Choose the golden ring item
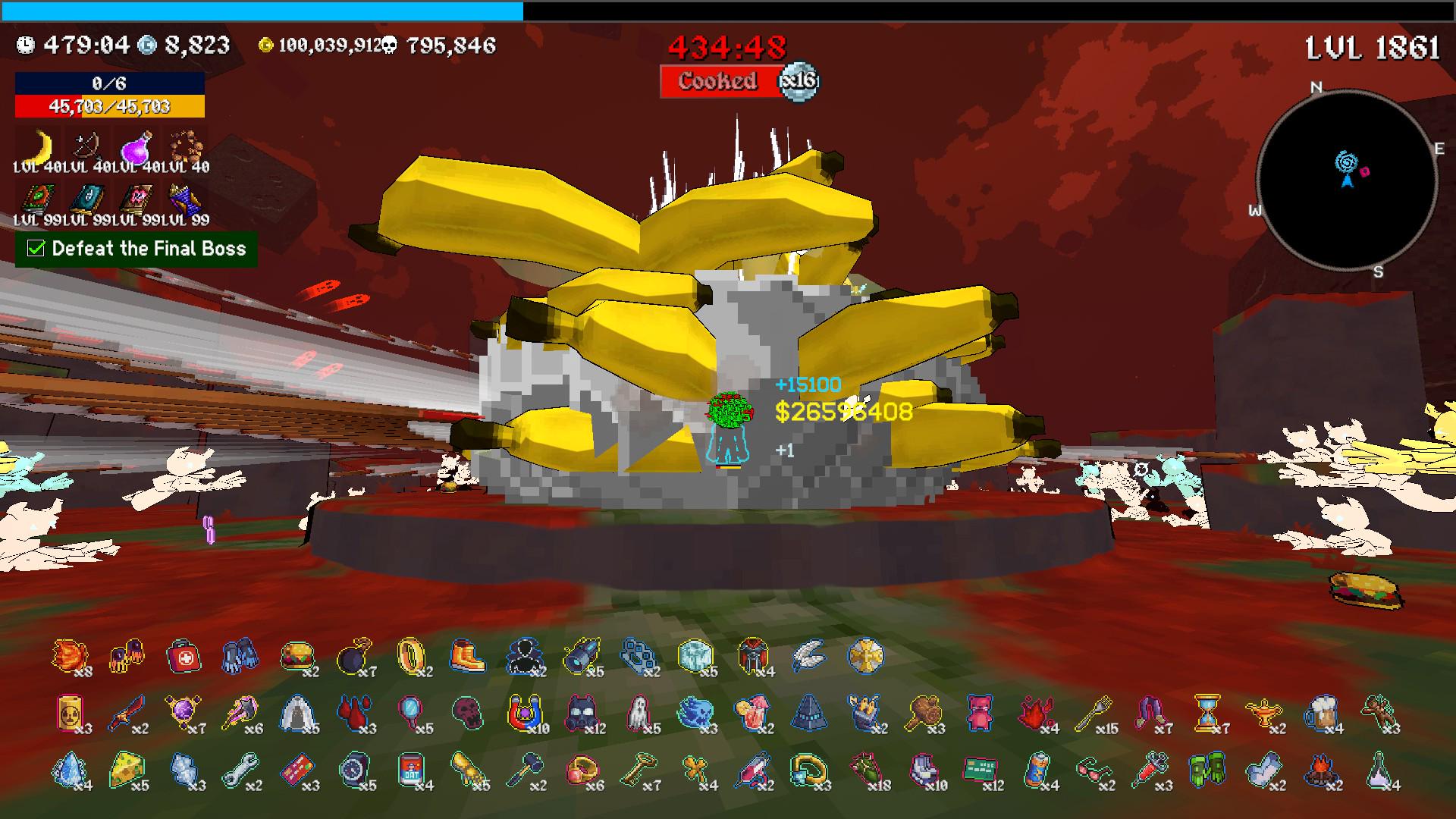The width and height of the screenshot is (1456, 819). 410,656
